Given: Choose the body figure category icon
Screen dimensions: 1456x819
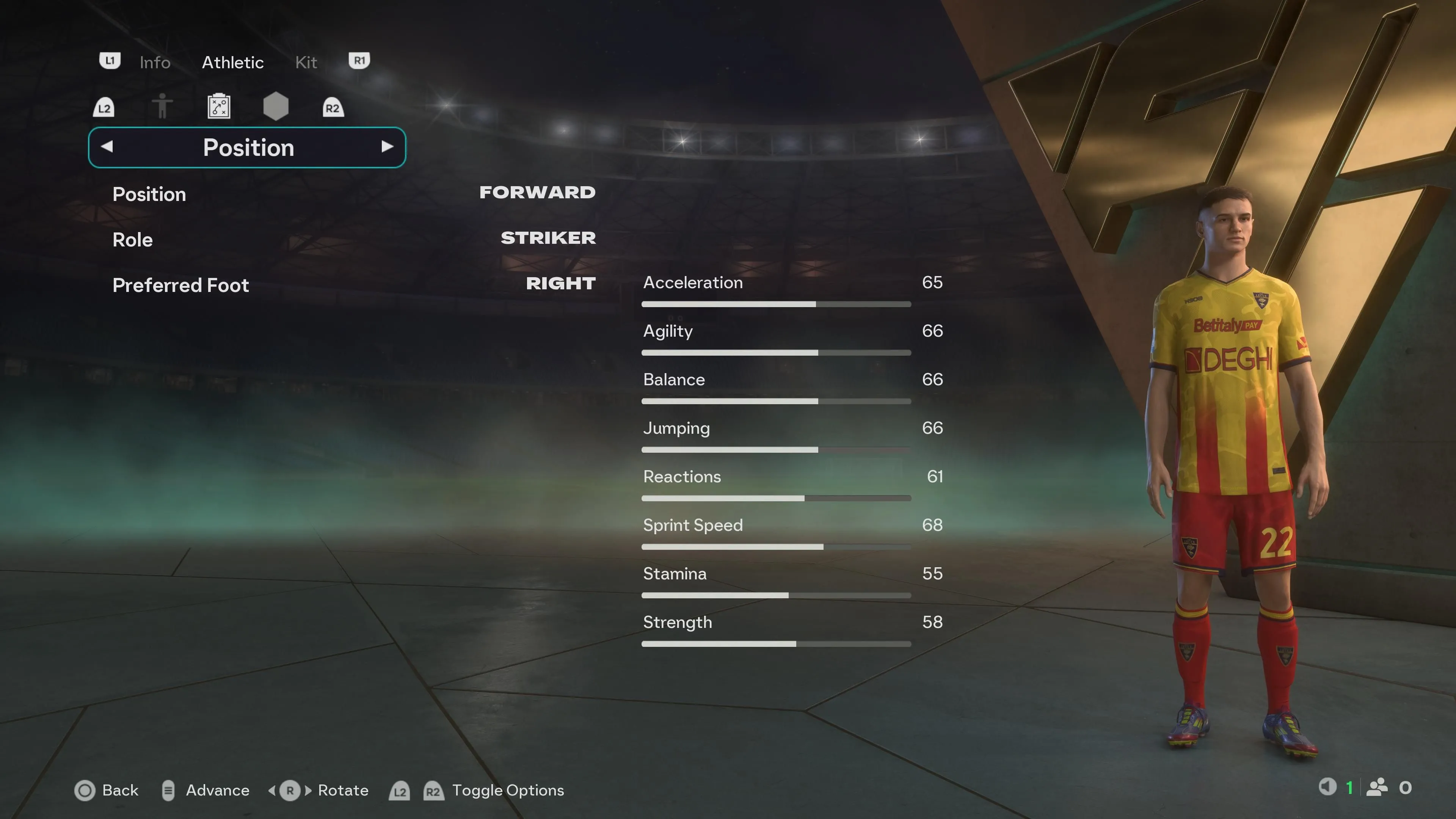Looking at the screenshot, I should click(x=162, y=106).
